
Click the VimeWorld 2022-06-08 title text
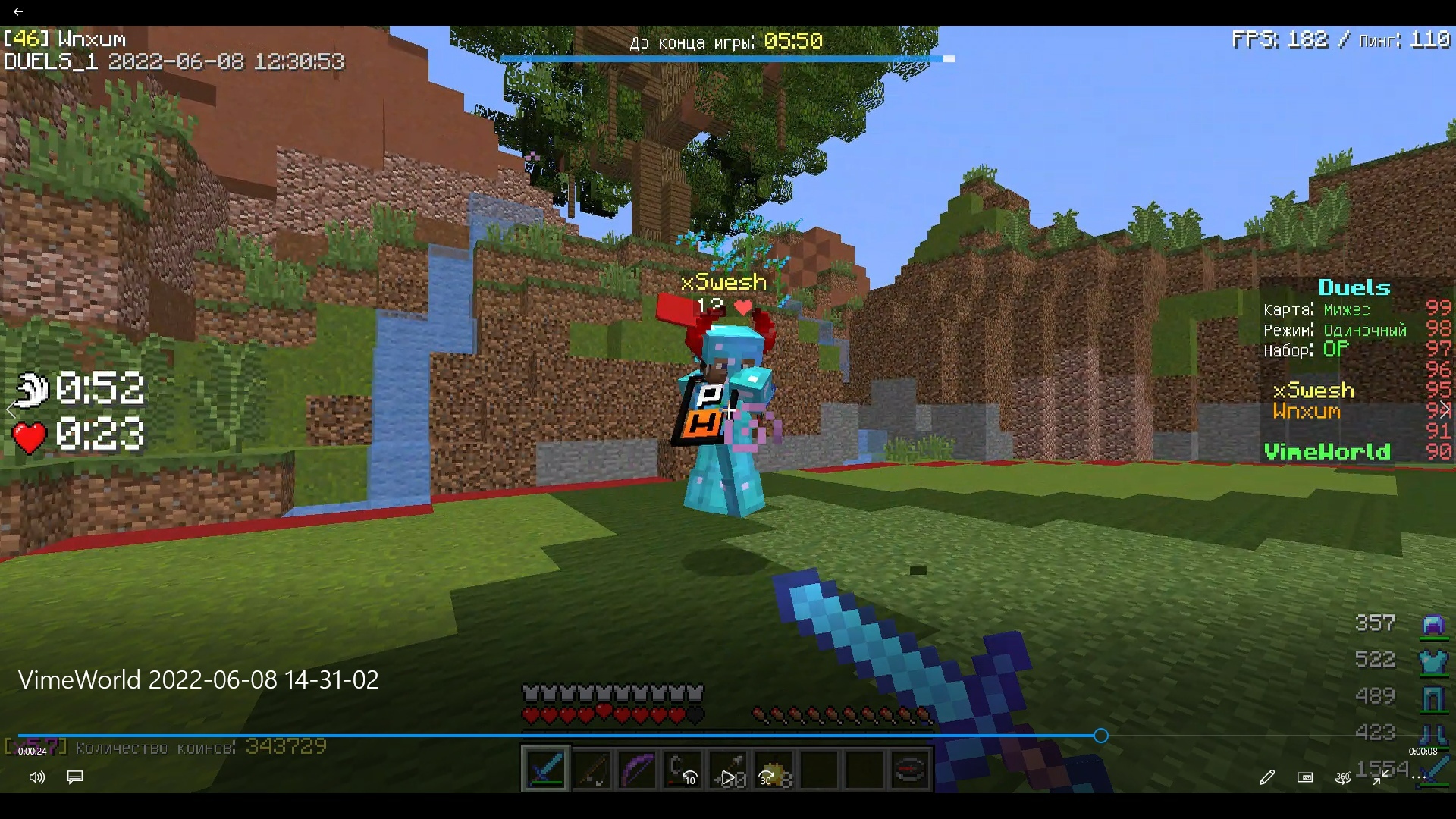pyautogui.click(x=199, y=680)
